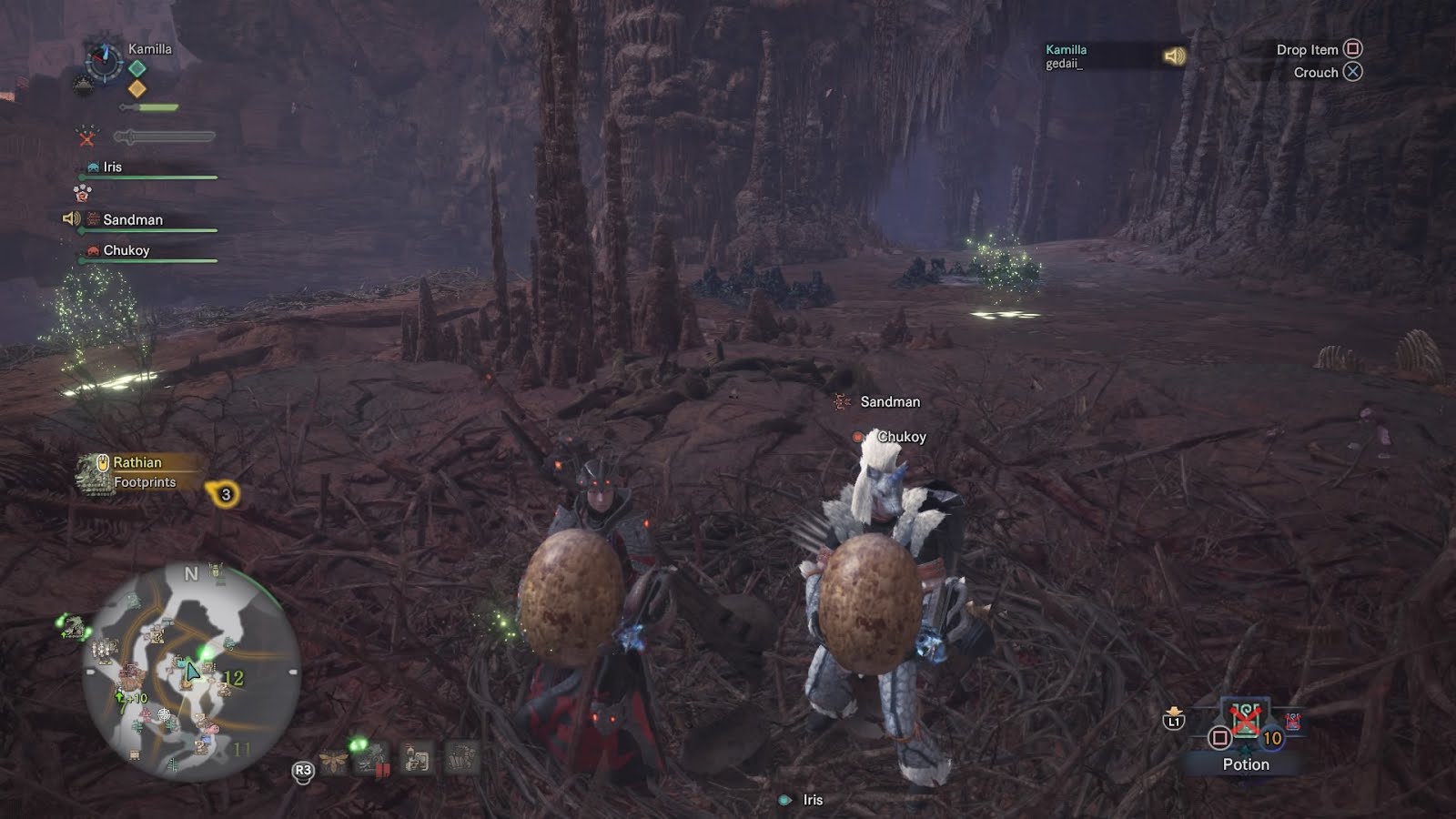Open the quest time clock dial
The image size is (1456, 819).
click(103, 61)
